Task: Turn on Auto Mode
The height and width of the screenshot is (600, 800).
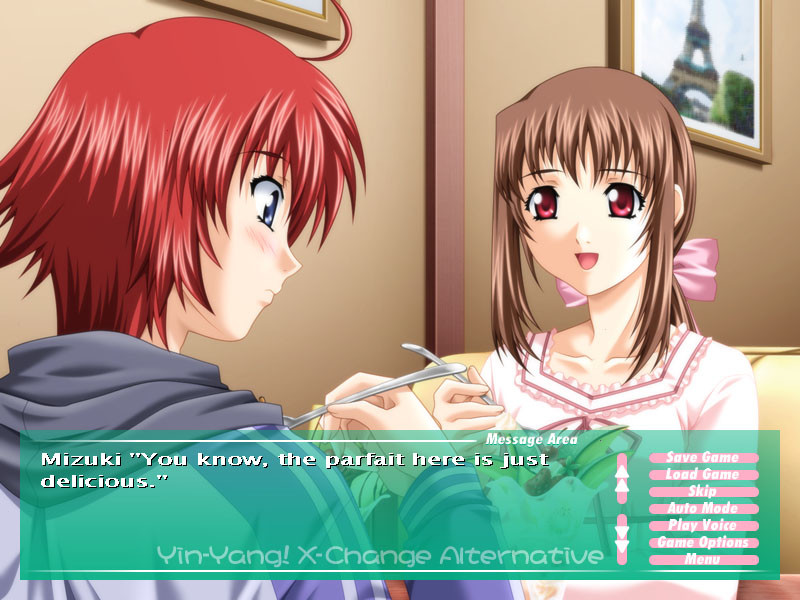Action: (x=703, y=509)
